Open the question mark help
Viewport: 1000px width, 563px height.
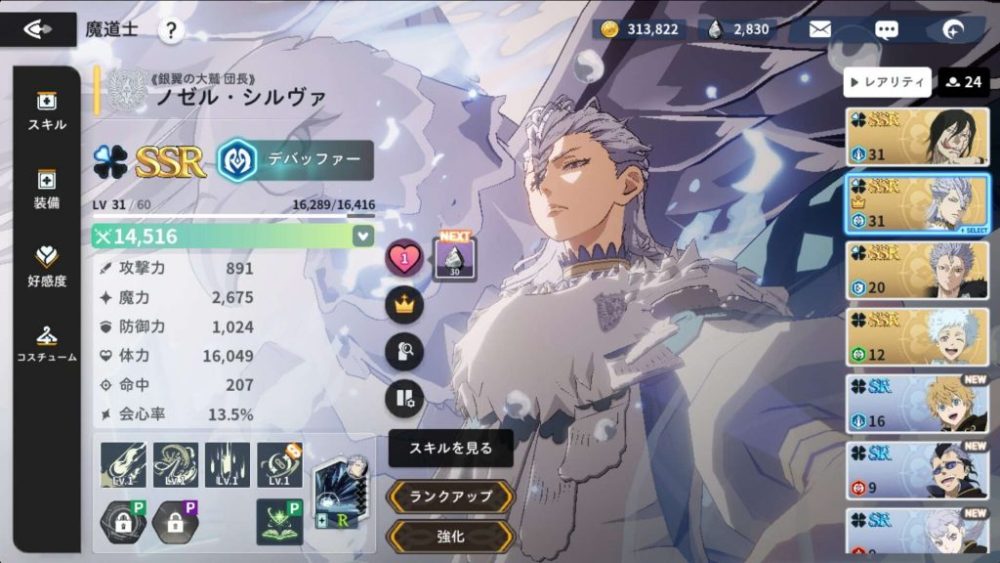(171, 31)
